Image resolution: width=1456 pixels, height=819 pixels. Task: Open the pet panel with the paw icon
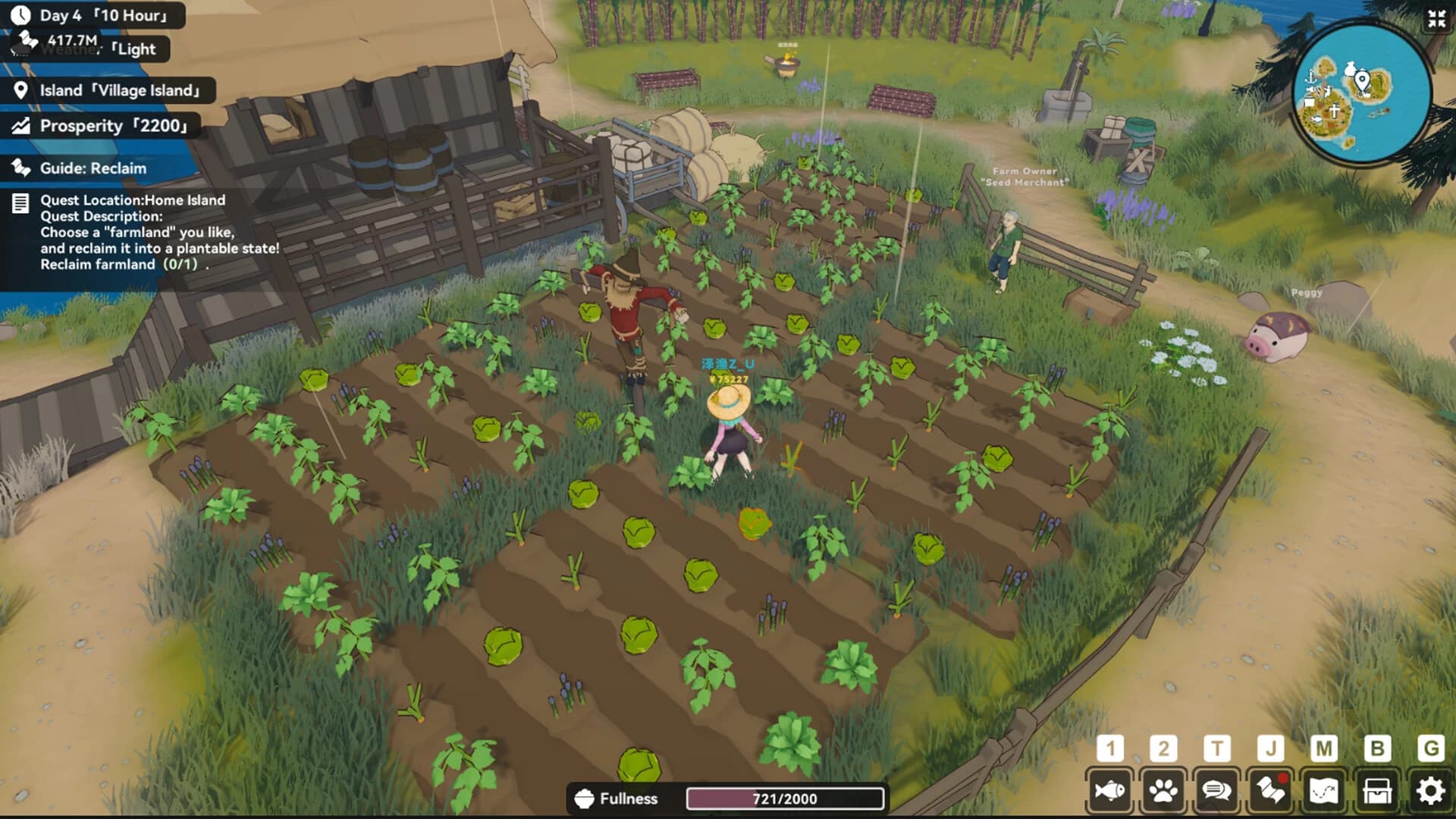[1164, 789]
